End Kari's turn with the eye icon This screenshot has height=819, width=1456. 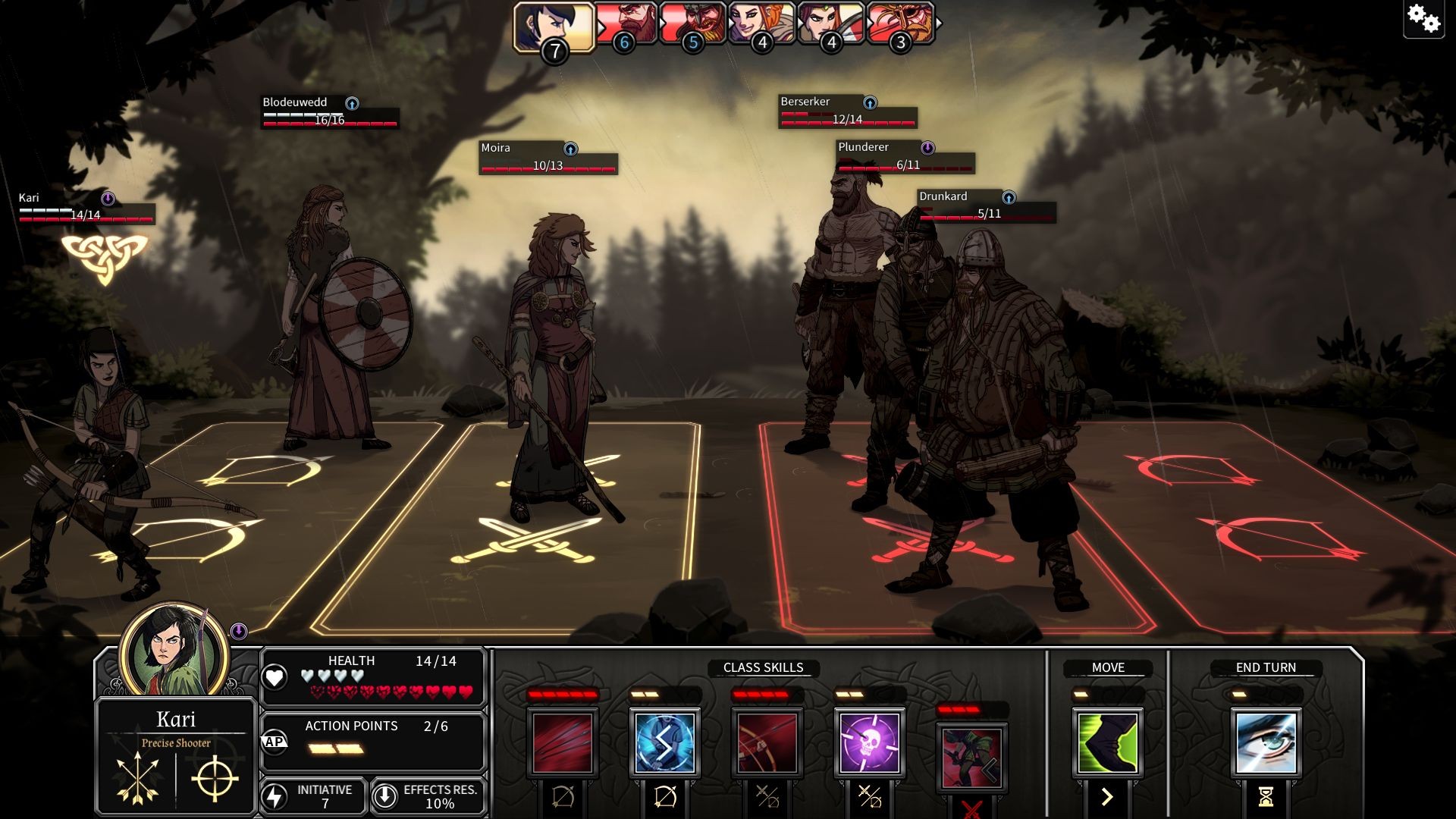(x=1266, y=742)
